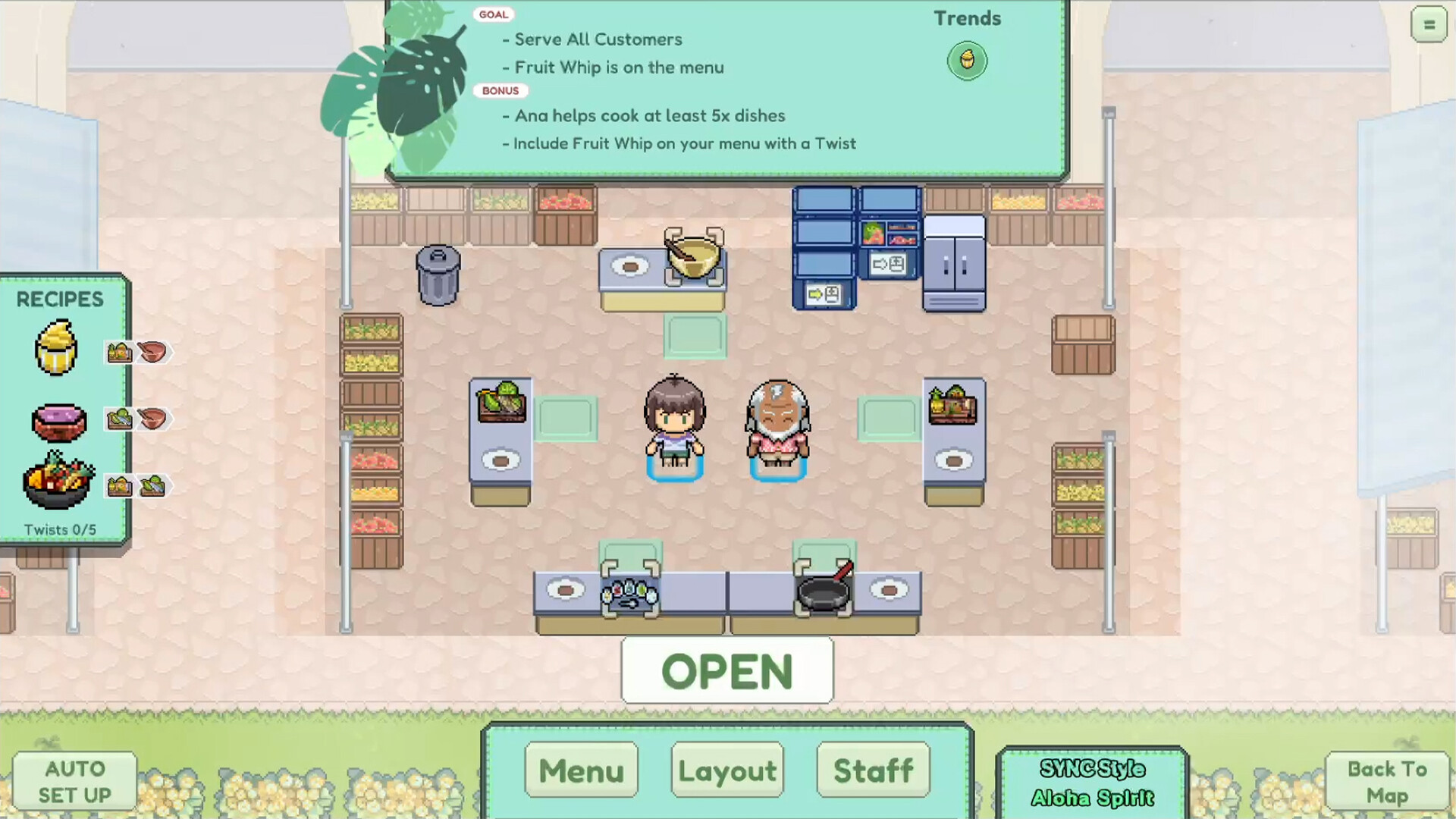
Task: Select the purple pudding bowl recipe
Action: pos(59,422)
